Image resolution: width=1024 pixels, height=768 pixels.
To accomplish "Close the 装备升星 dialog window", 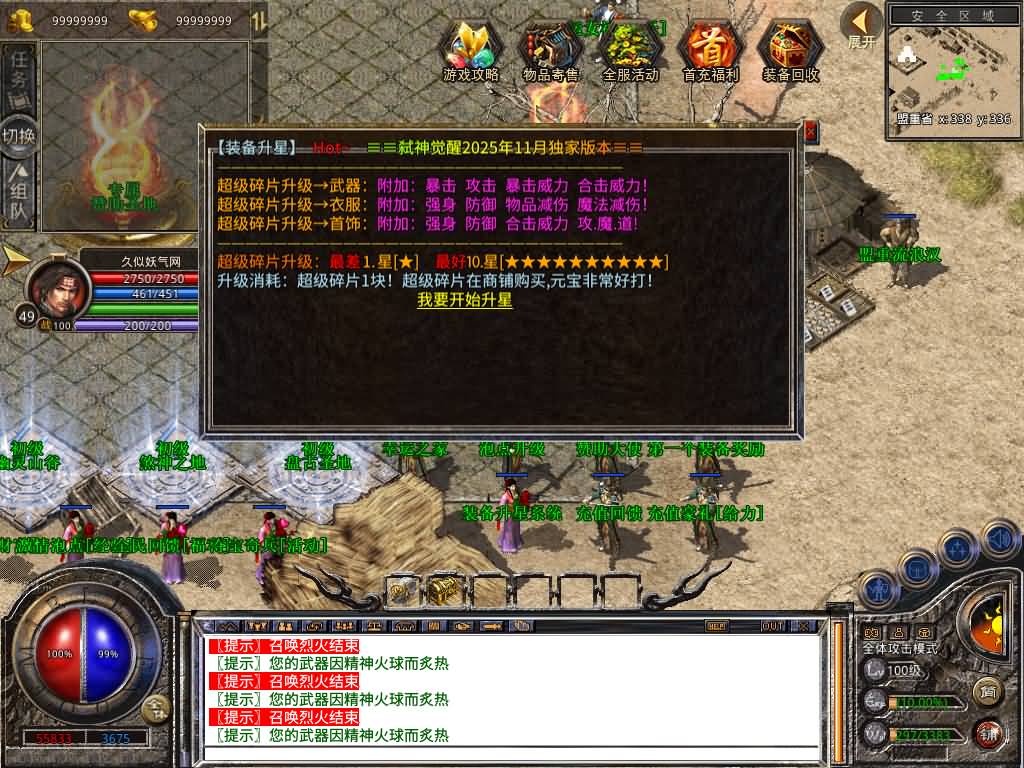I will tap(810, 131).
